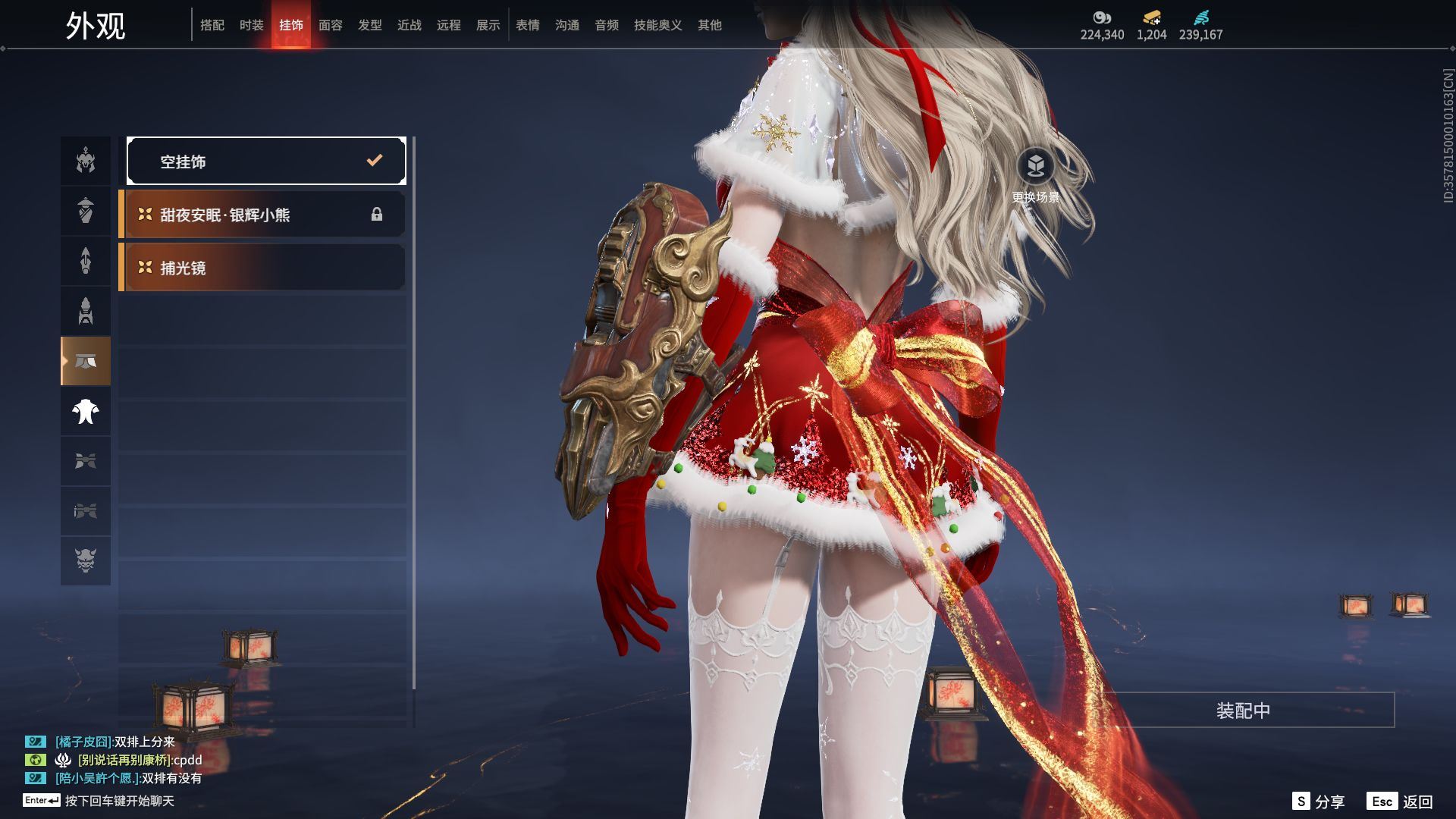Screen dimensions: 1456x819
Task: Pick the 捕光镜 accessory
Action: [x=262, y=268]
